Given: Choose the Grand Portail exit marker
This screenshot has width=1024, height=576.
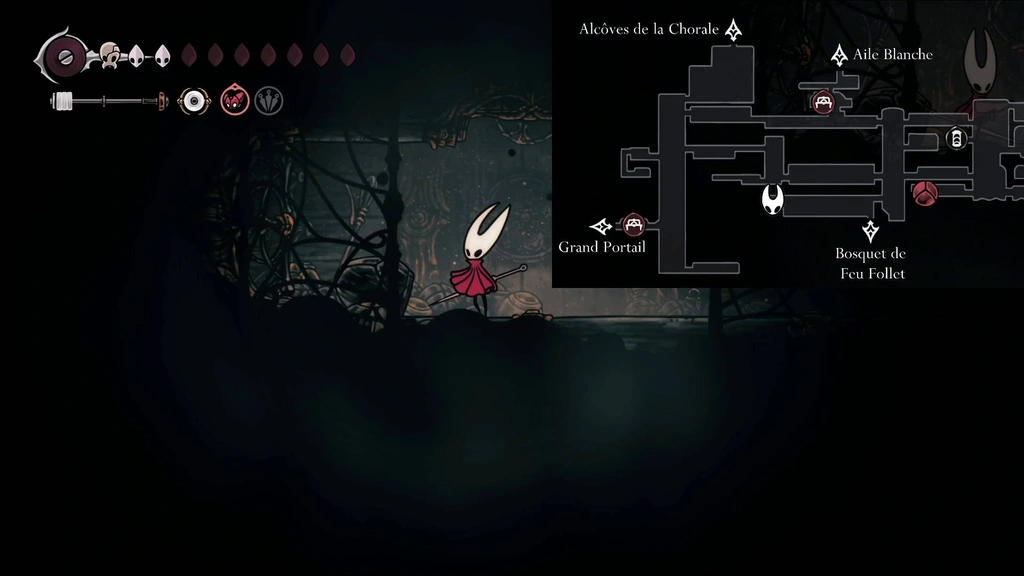Looking at the screenshot, I should [x=601, y=226].
